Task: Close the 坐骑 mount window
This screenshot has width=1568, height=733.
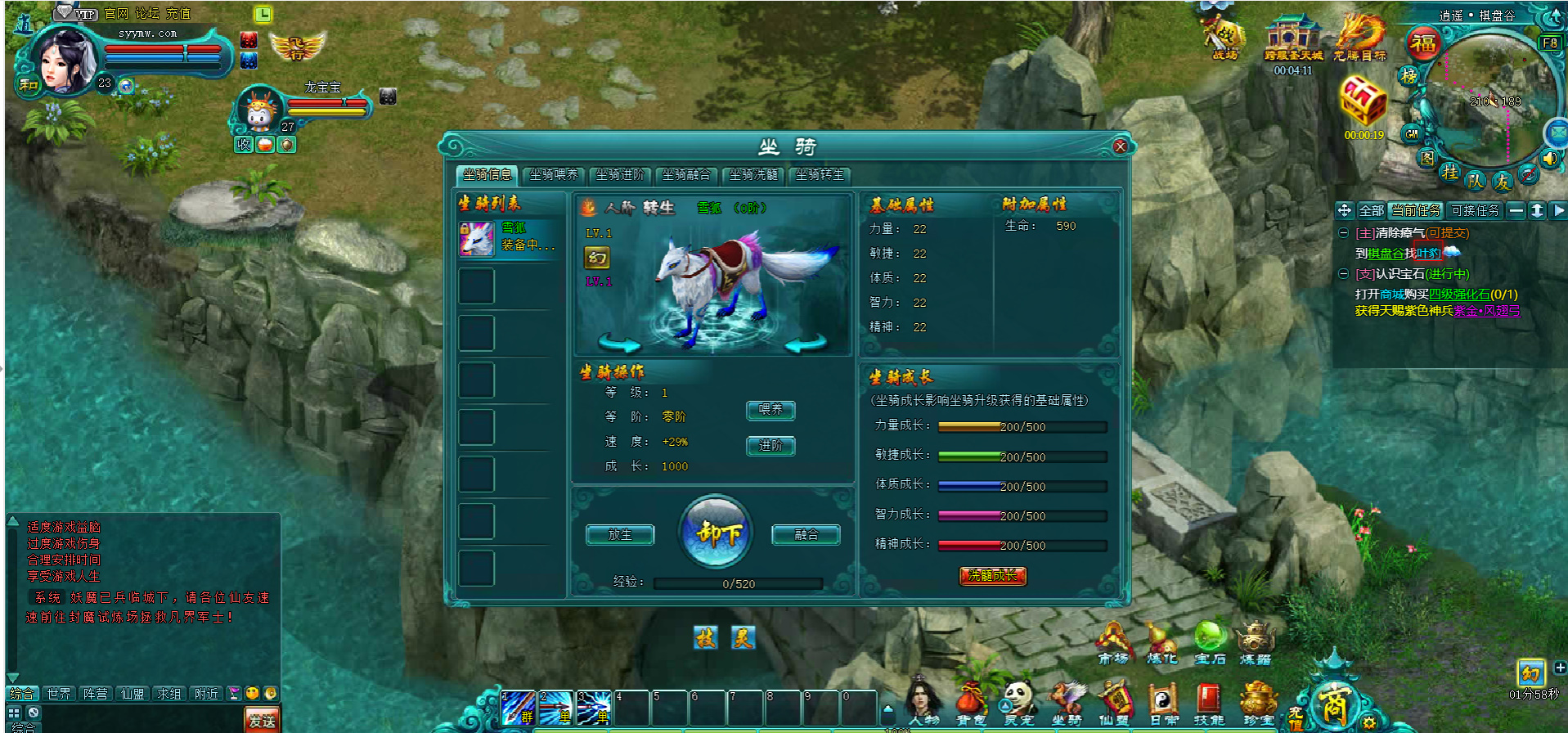Action: pos(1120,146)
